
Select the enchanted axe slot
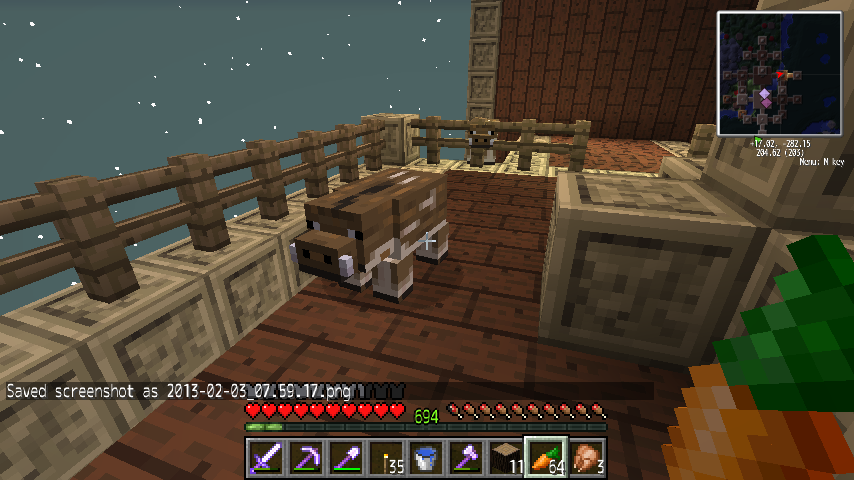pyautogui.click(x=465, y=458)
